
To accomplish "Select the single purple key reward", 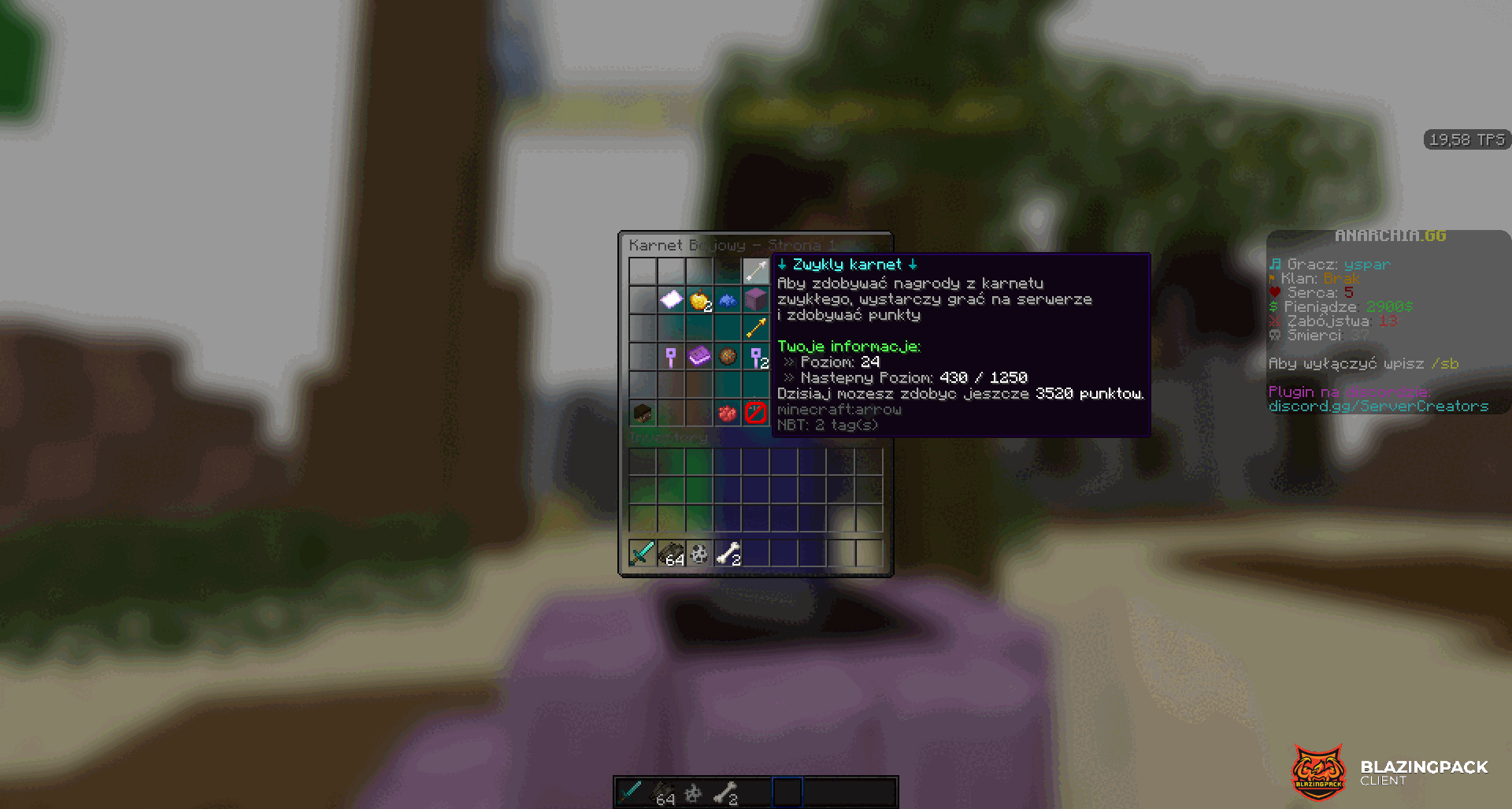I will [671, 357].
